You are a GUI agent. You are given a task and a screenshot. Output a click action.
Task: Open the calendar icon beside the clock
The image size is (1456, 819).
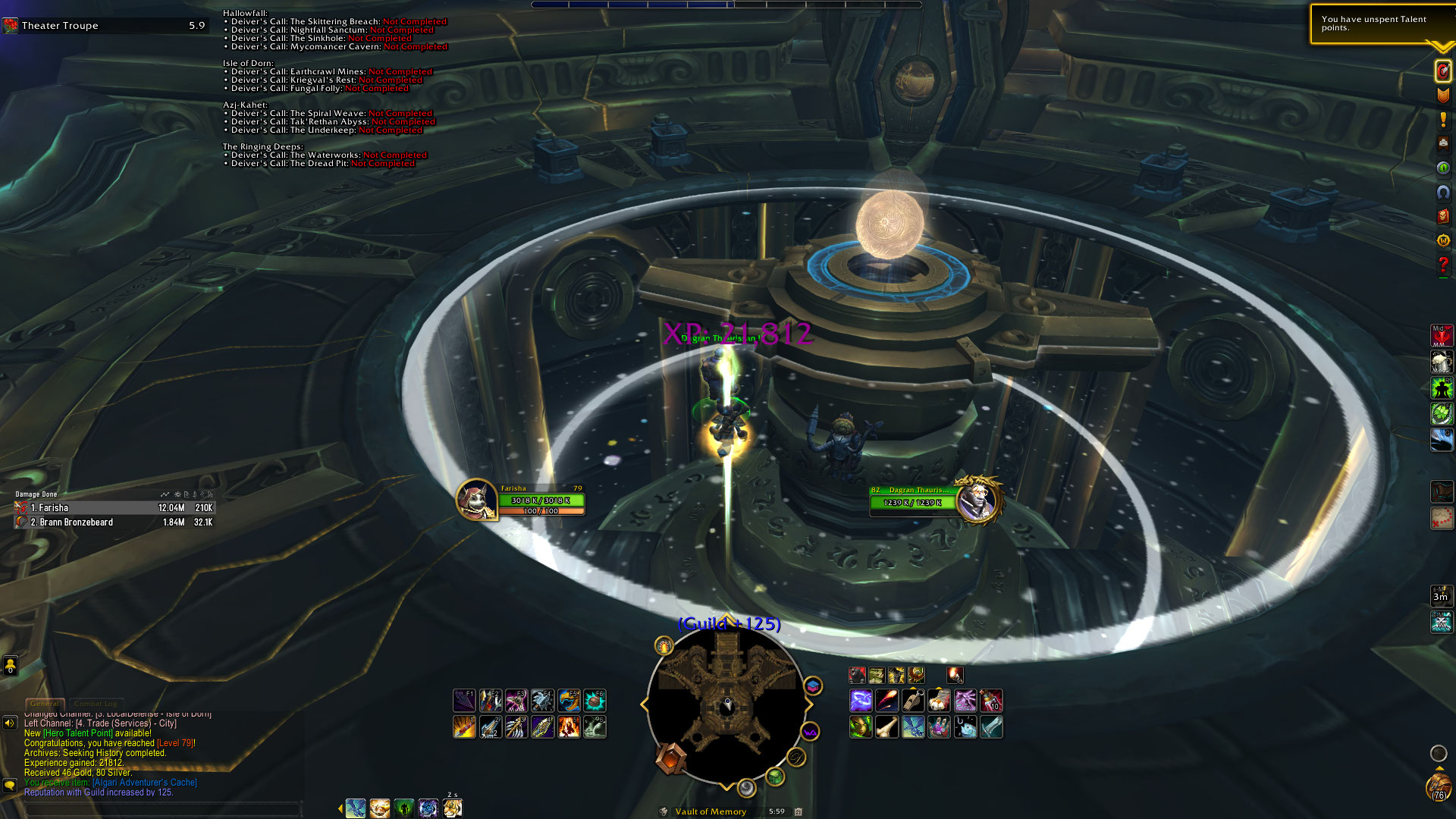798,811
